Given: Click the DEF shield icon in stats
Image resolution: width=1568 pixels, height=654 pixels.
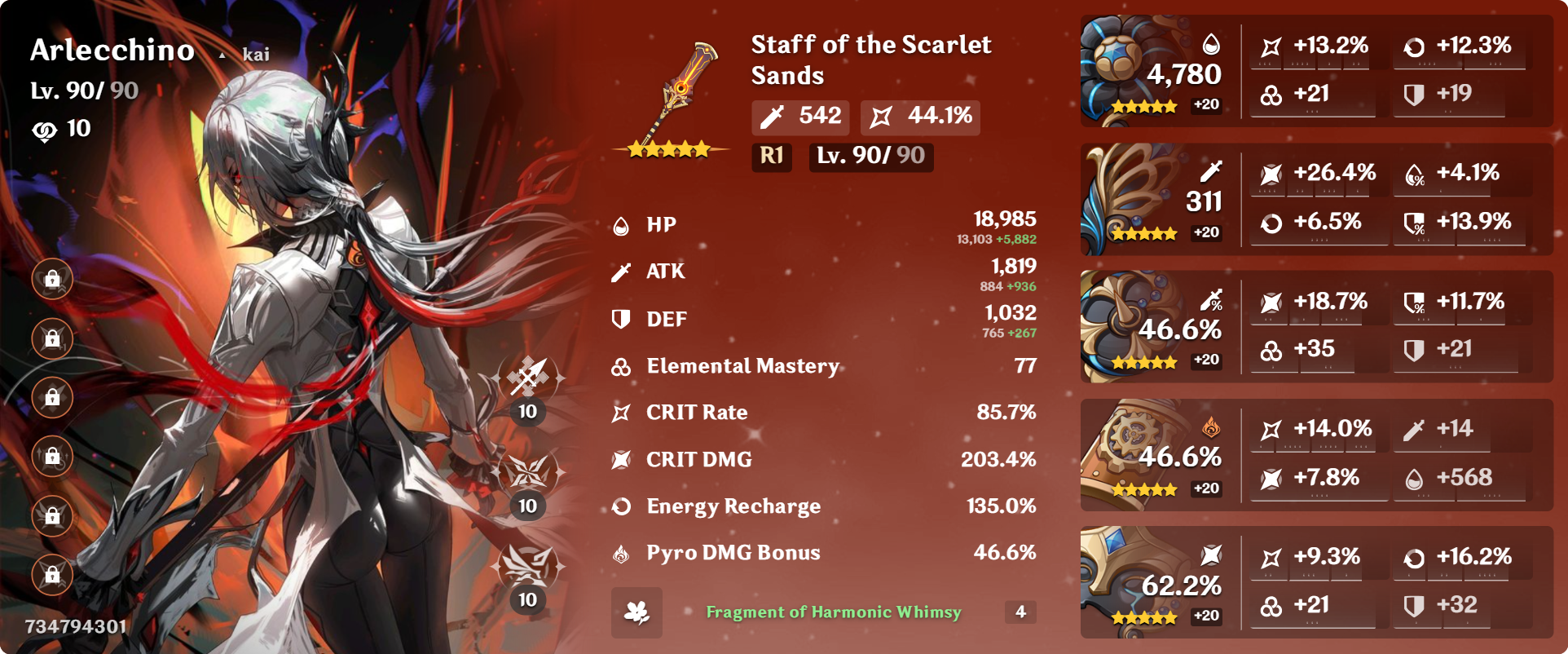Looking at the screenshot, I should (x=621, y=319).
